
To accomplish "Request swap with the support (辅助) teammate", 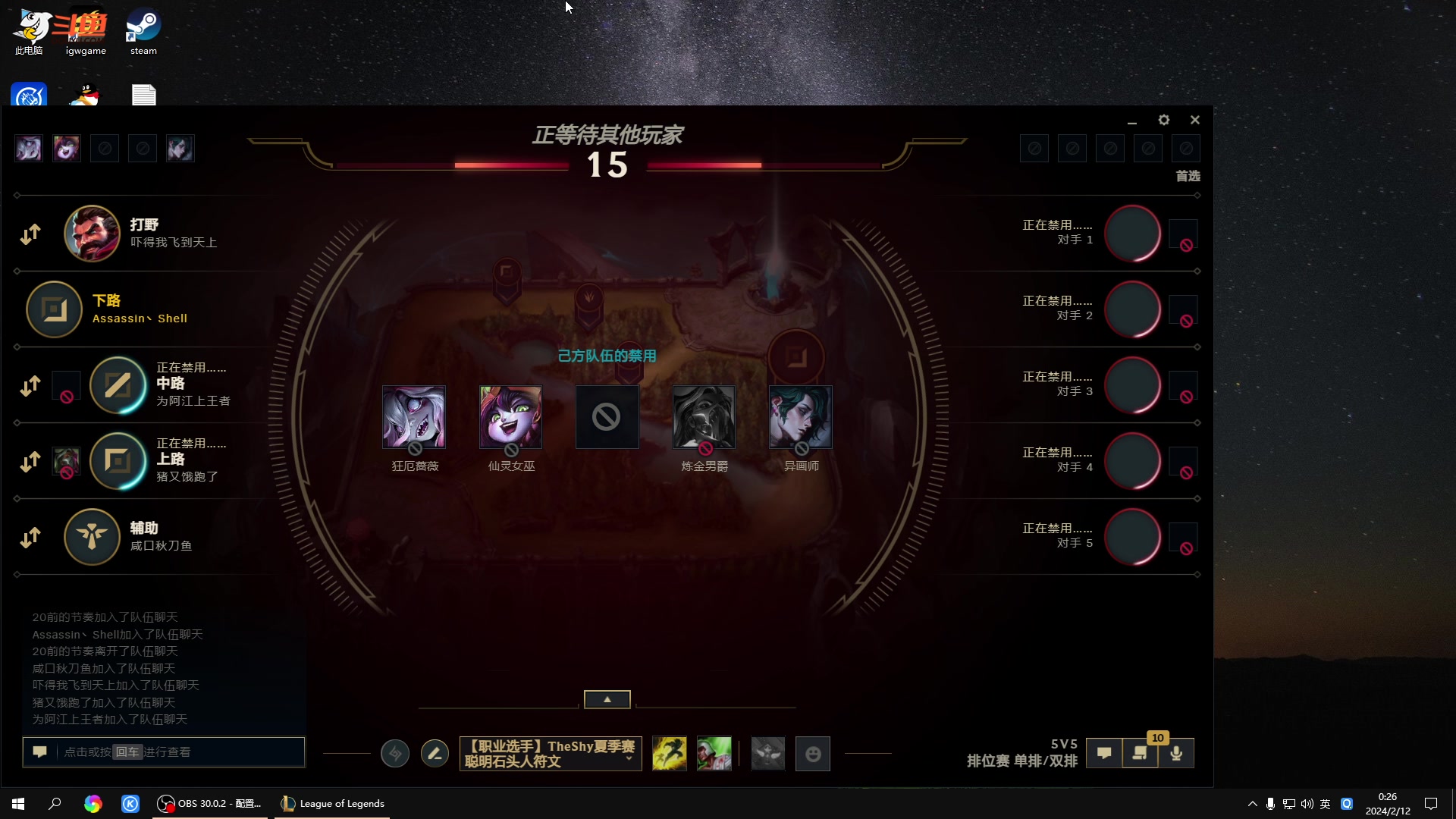I will pyautogui.click(x=30, y=537).
